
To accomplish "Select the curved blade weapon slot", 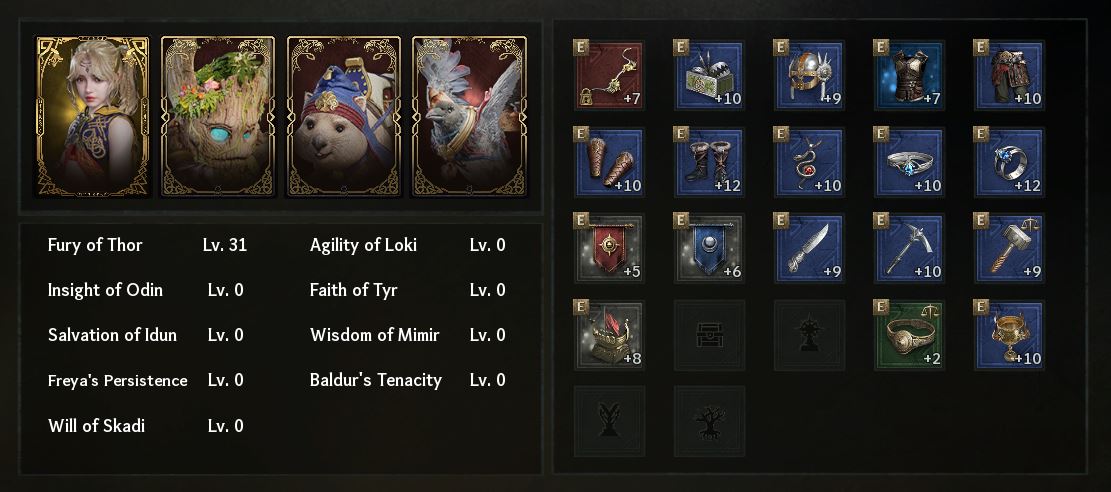I will [x=809, y=248].
